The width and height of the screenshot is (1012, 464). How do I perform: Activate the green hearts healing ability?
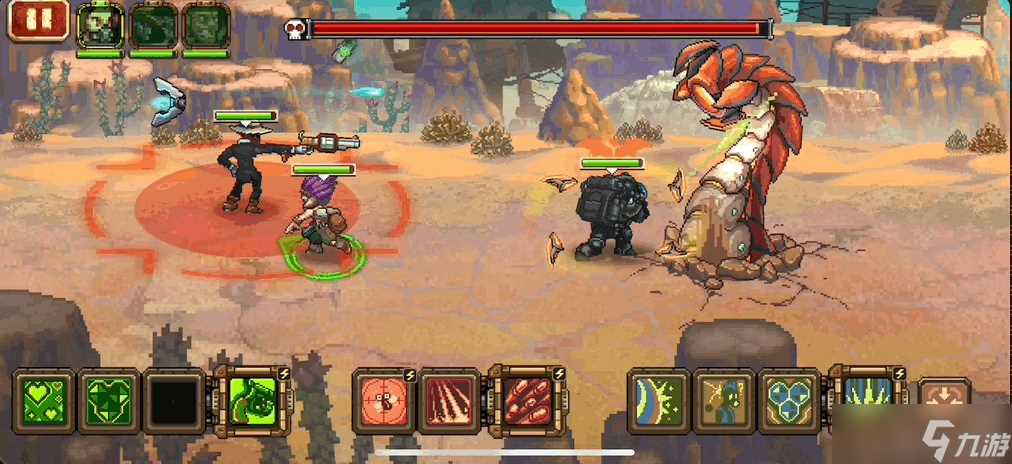[x=42, y=402]
